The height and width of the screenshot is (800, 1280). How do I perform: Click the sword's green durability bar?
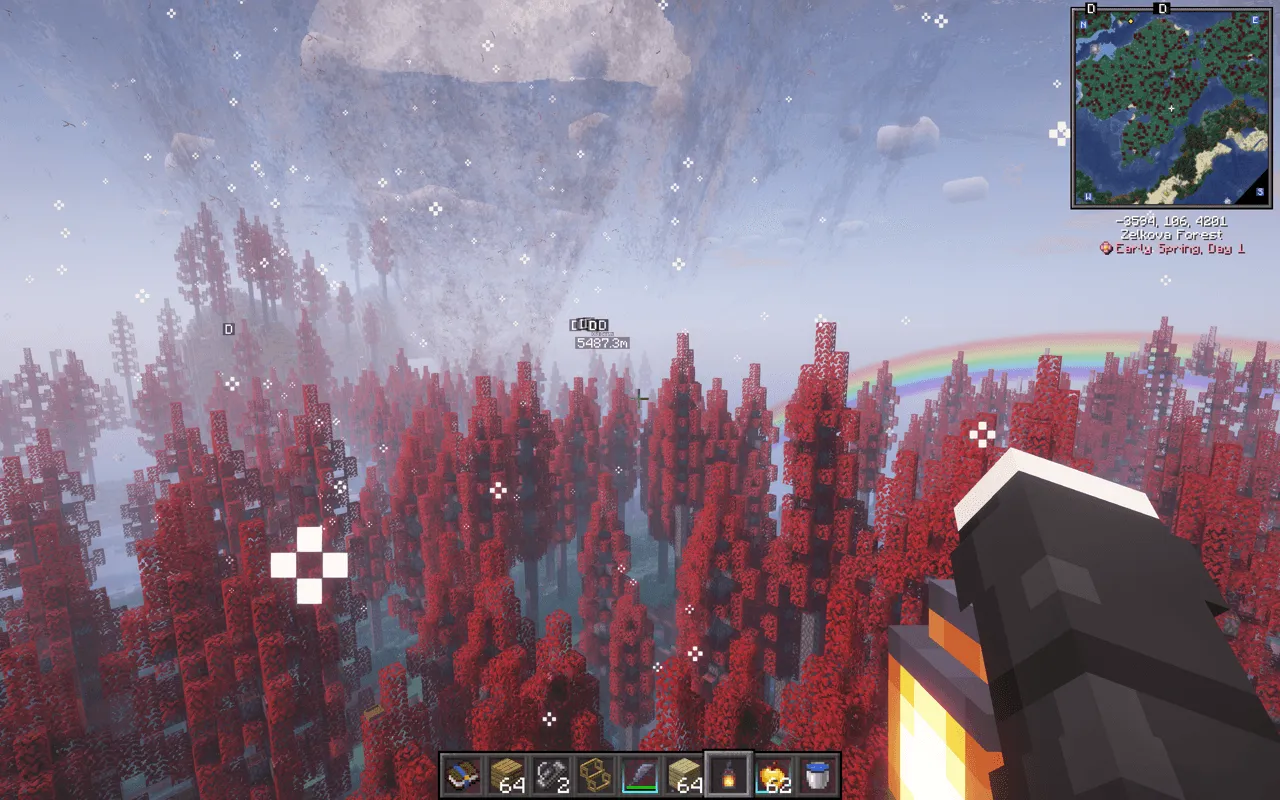point(640,789)
